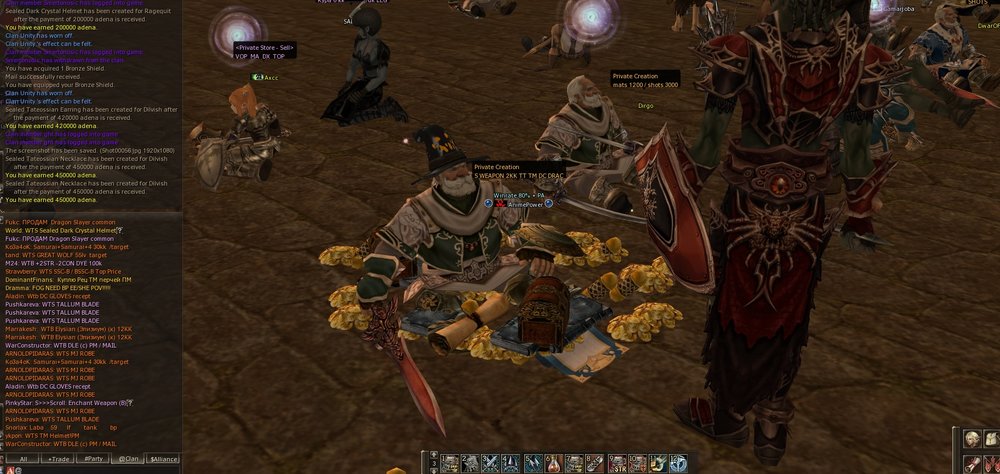Open the +Trade chat tab

point(59,459)
